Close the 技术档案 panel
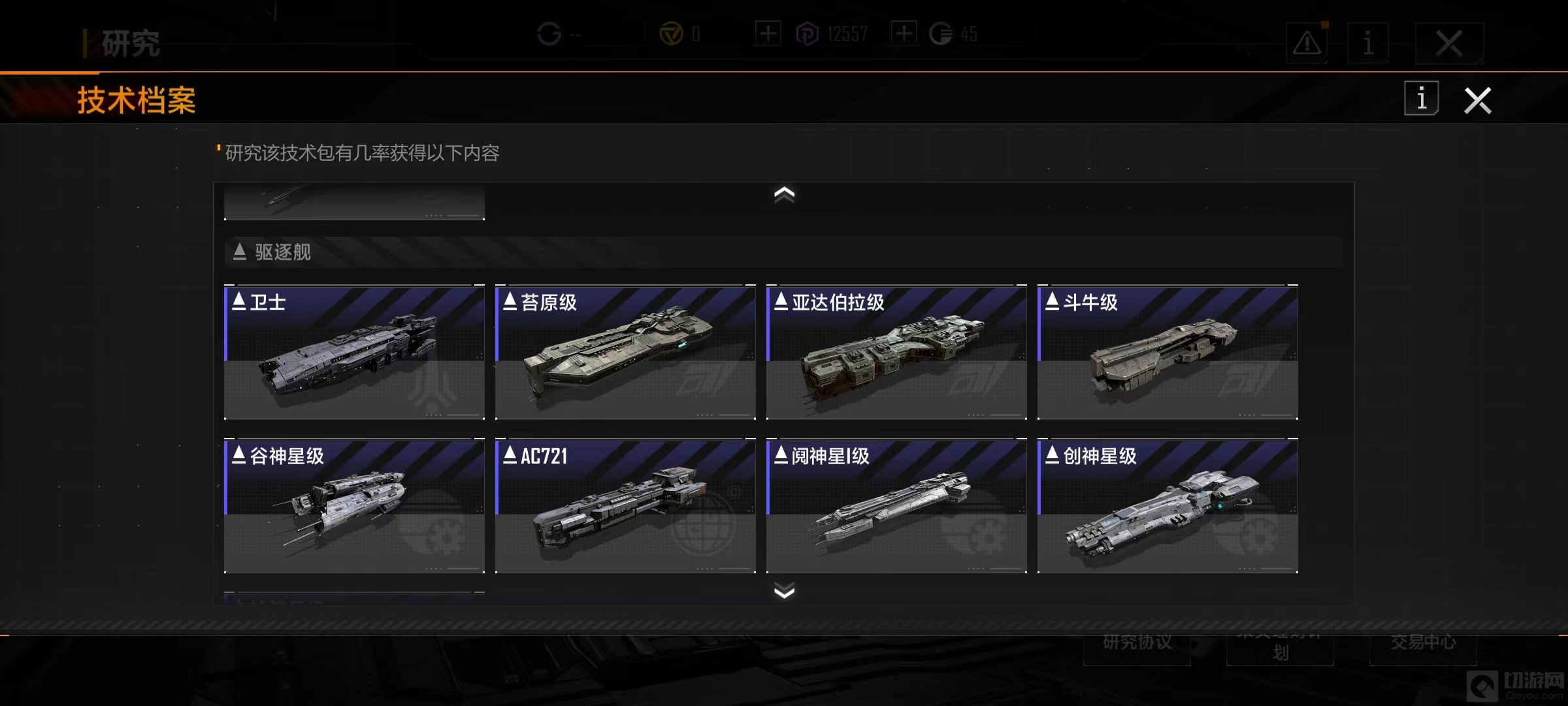 point(1477,101)
